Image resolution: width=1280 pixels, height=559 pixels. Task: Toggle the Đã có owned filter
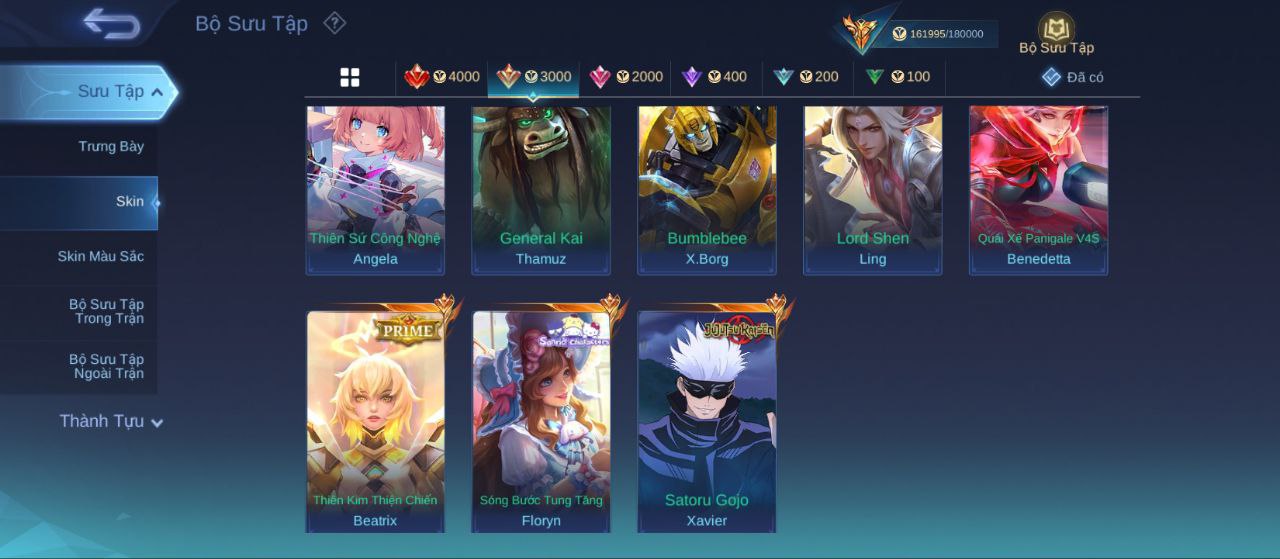click(x=1072, y=77)
